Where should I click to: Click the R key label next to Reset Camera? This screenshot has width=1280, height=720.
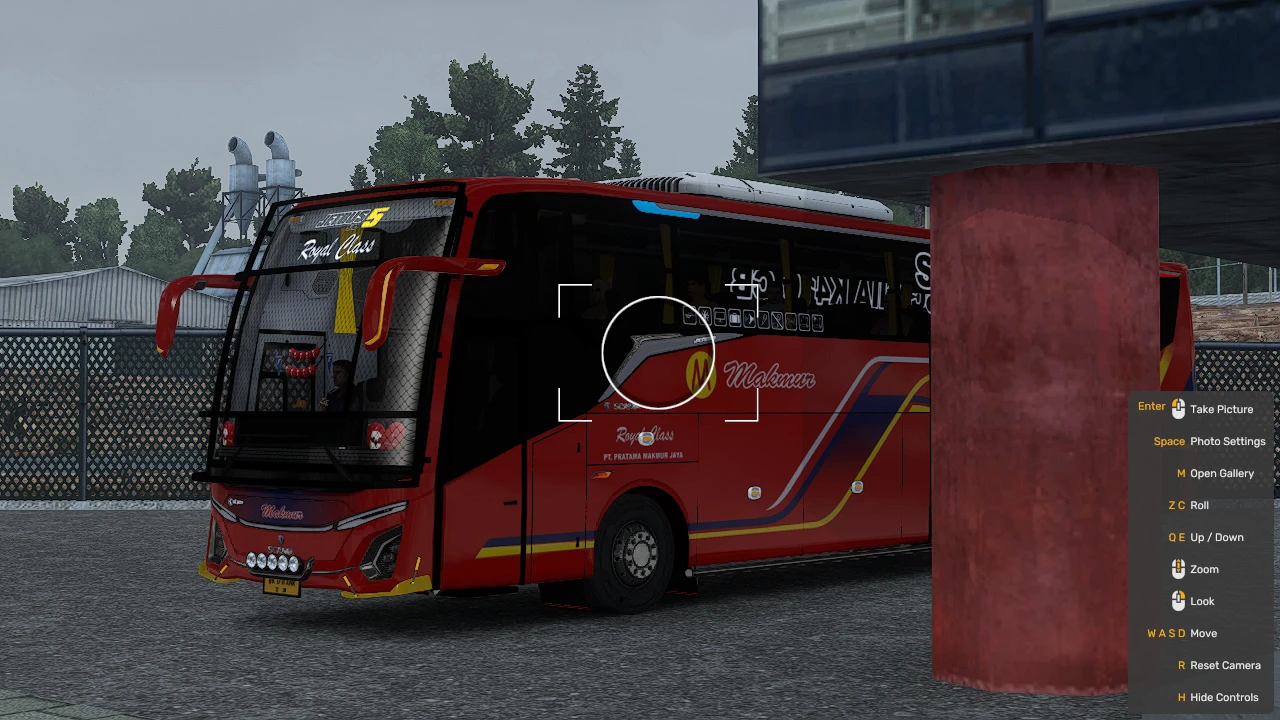(1180, 665)
